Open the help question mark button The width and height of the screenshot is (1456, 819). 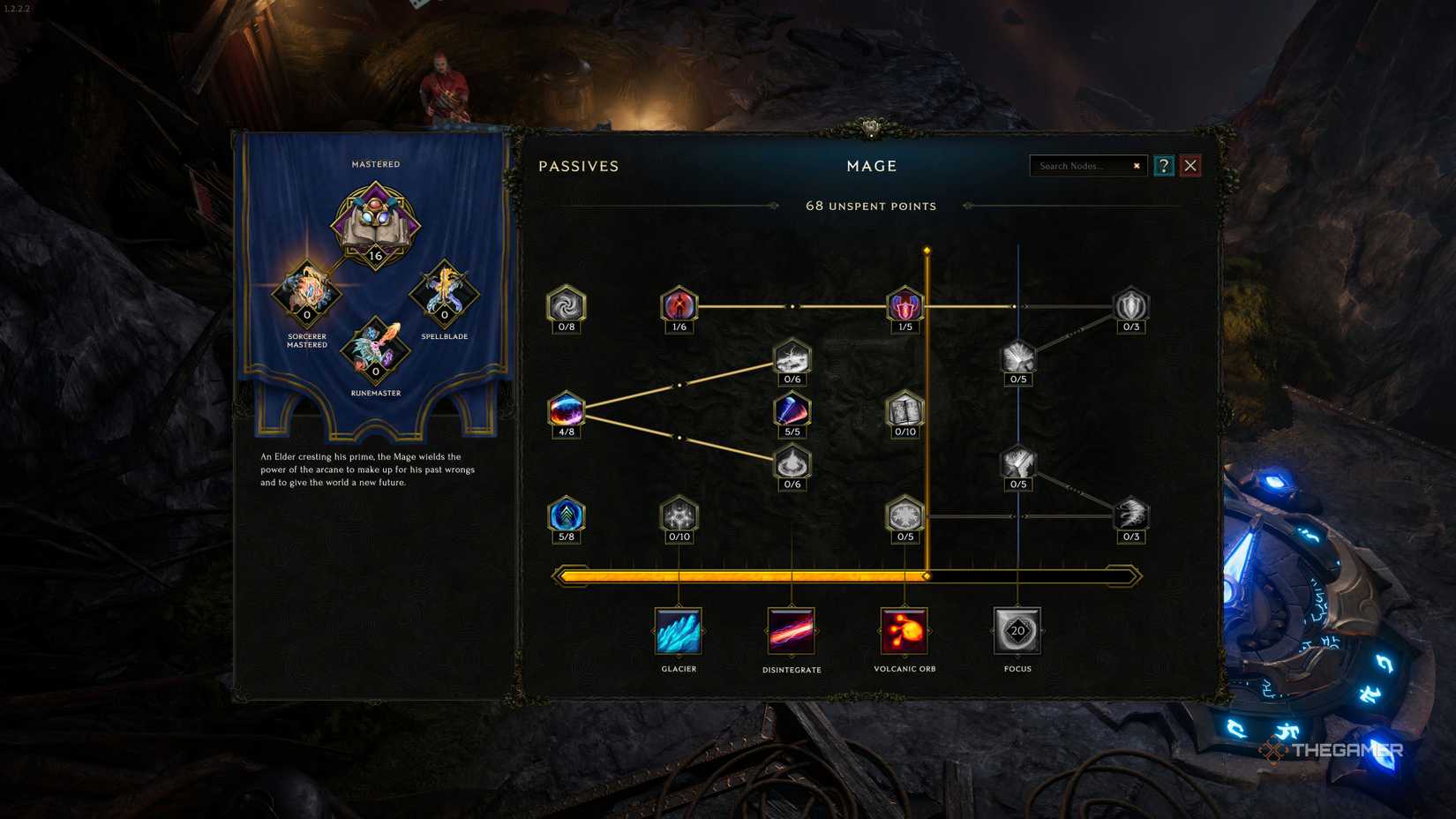[1164, 166]
